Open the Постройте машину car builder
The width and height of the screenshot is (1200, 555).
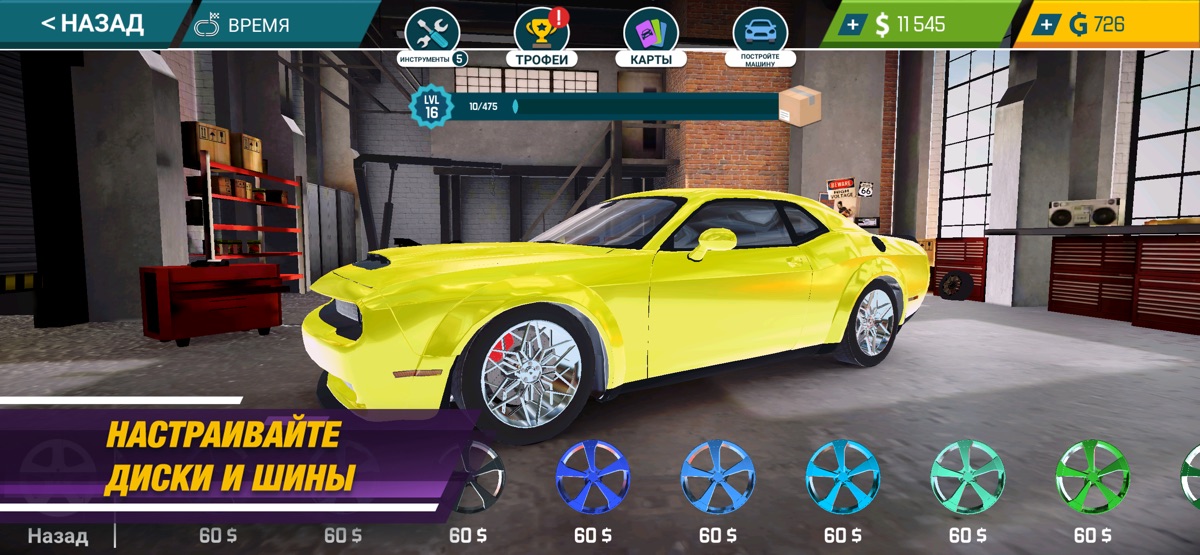click(760, 39)
